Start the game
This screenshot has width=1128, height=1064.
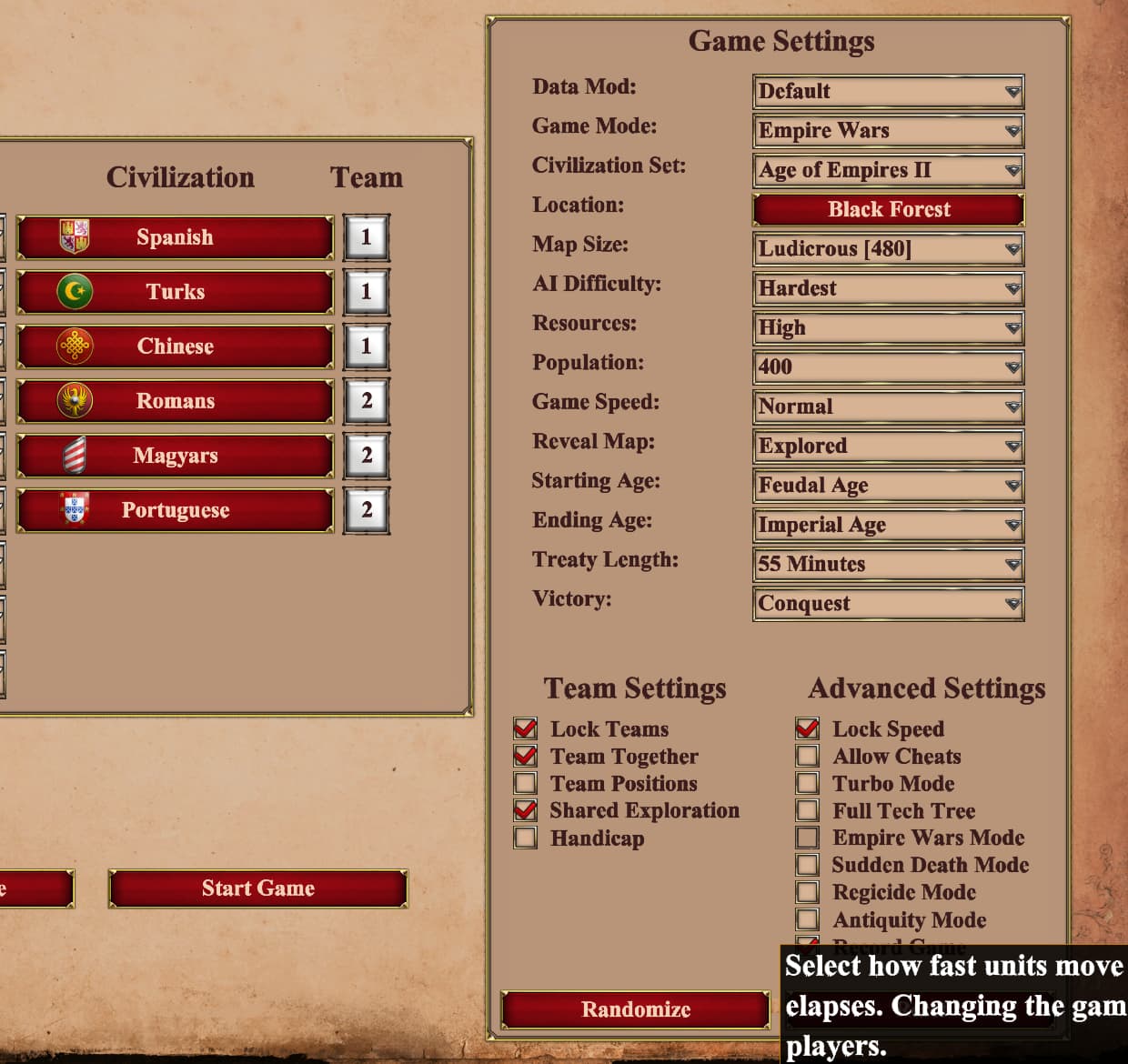pyautogui.click(x=257, y=888)
